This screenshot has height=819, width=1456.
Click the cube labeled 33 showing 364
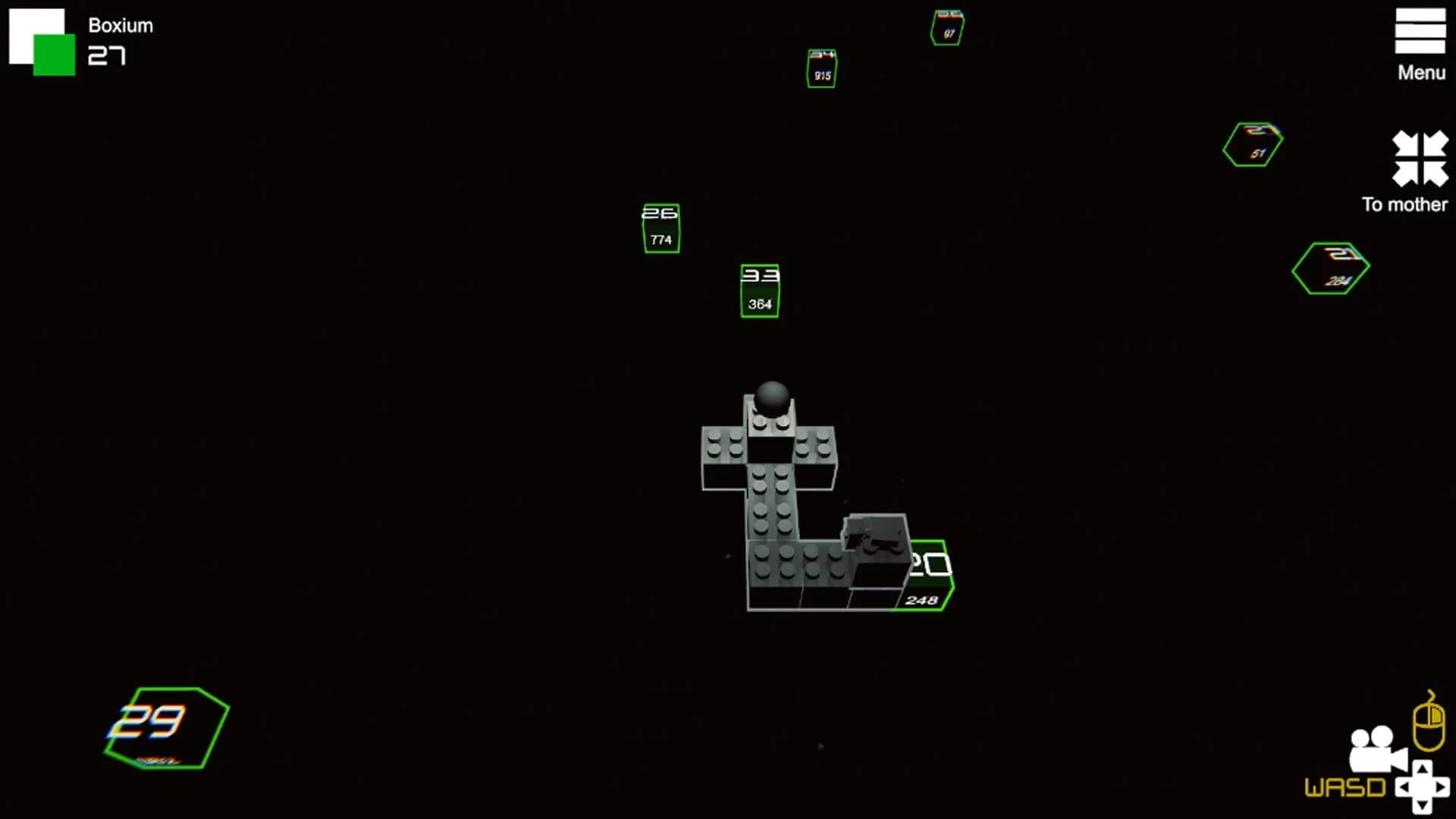[759, 290]
